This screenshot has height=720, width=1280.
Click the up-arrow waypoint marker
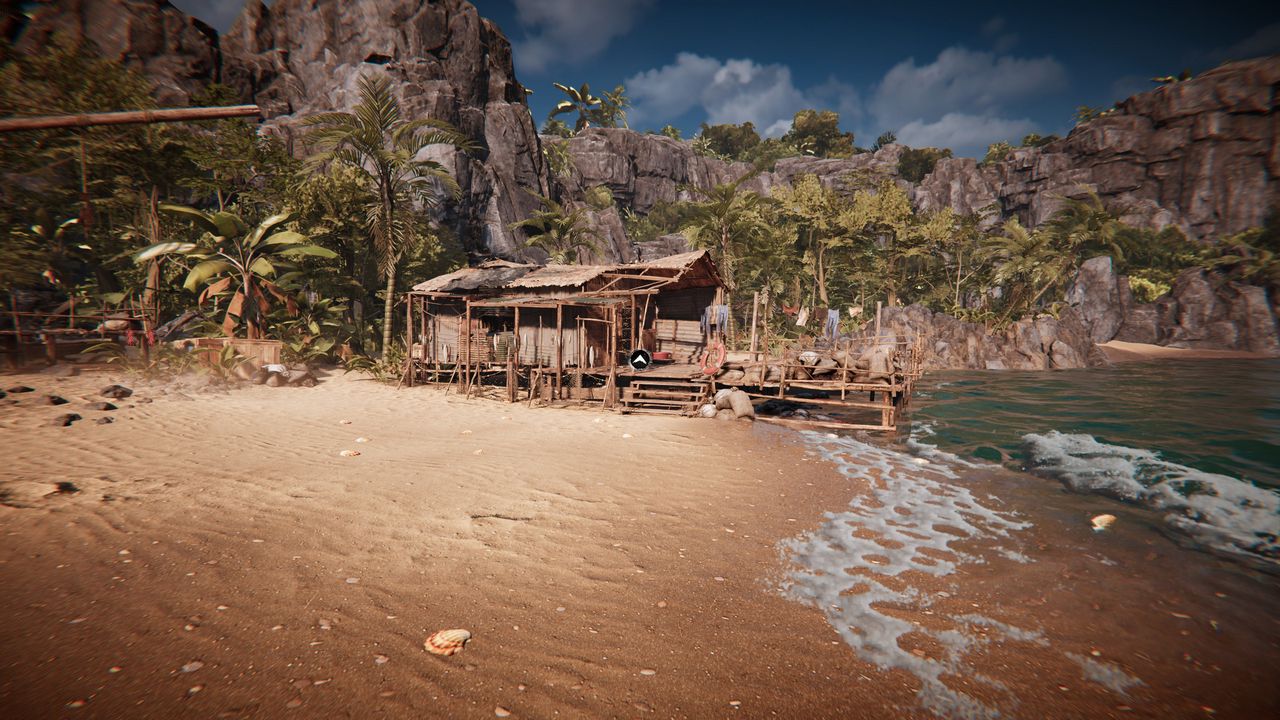click(x=640, y=359)
